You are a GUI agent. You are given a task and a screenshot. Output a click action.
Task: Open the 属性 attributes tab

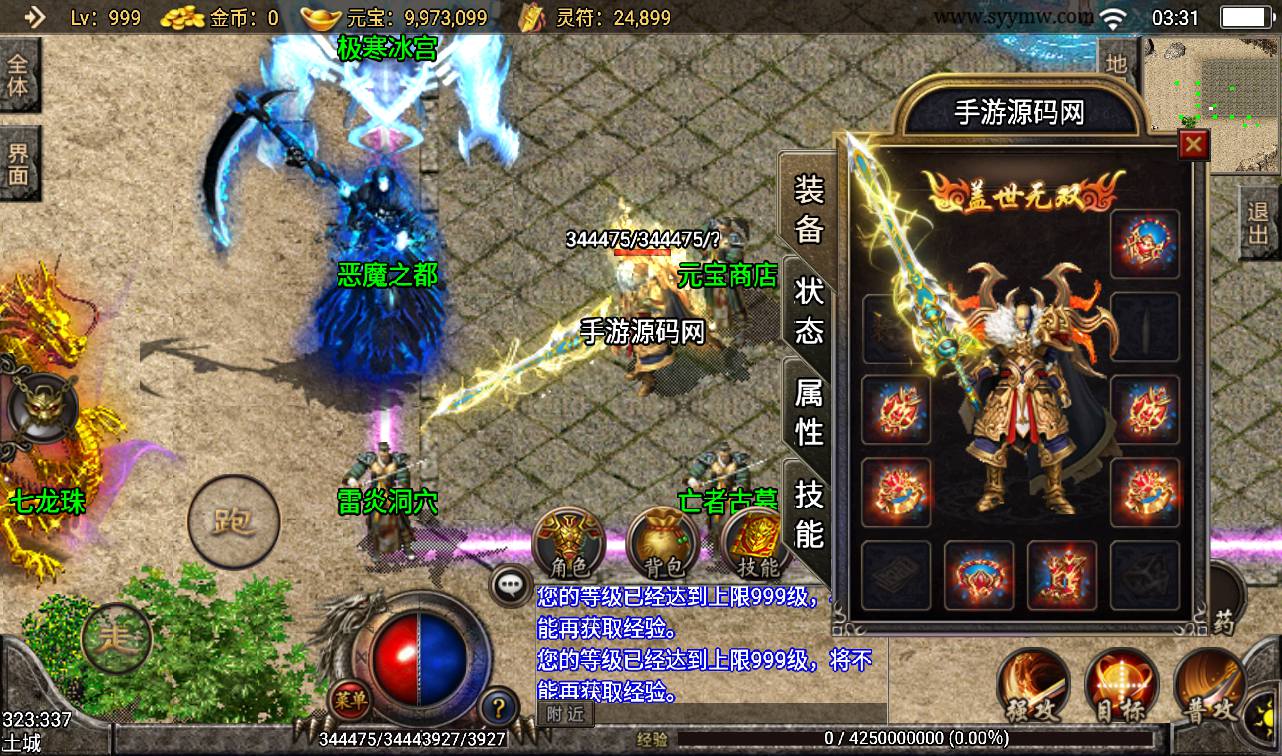808,411
